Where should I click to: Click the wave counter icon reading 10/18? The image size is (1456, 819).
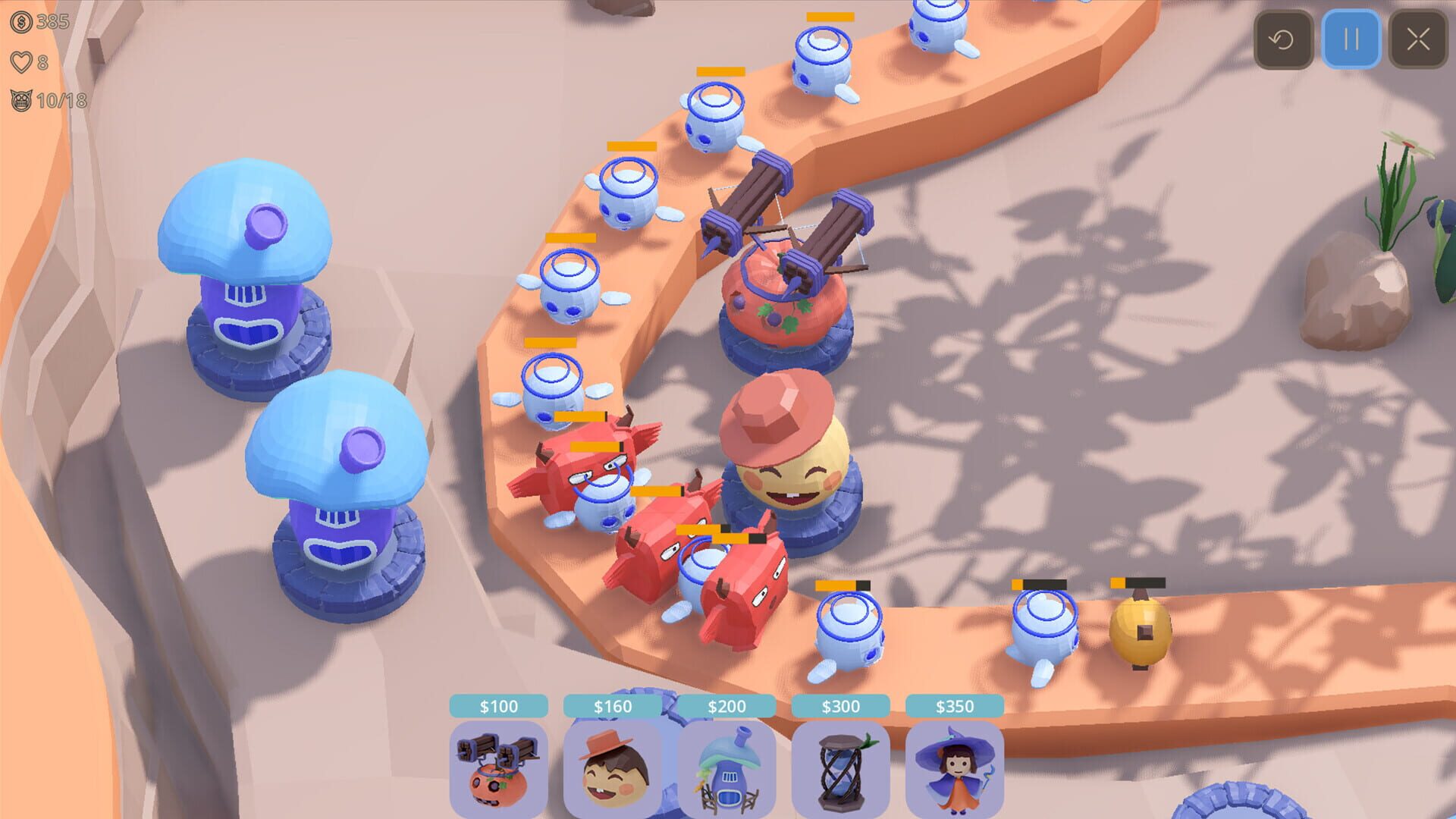(23, 99)
